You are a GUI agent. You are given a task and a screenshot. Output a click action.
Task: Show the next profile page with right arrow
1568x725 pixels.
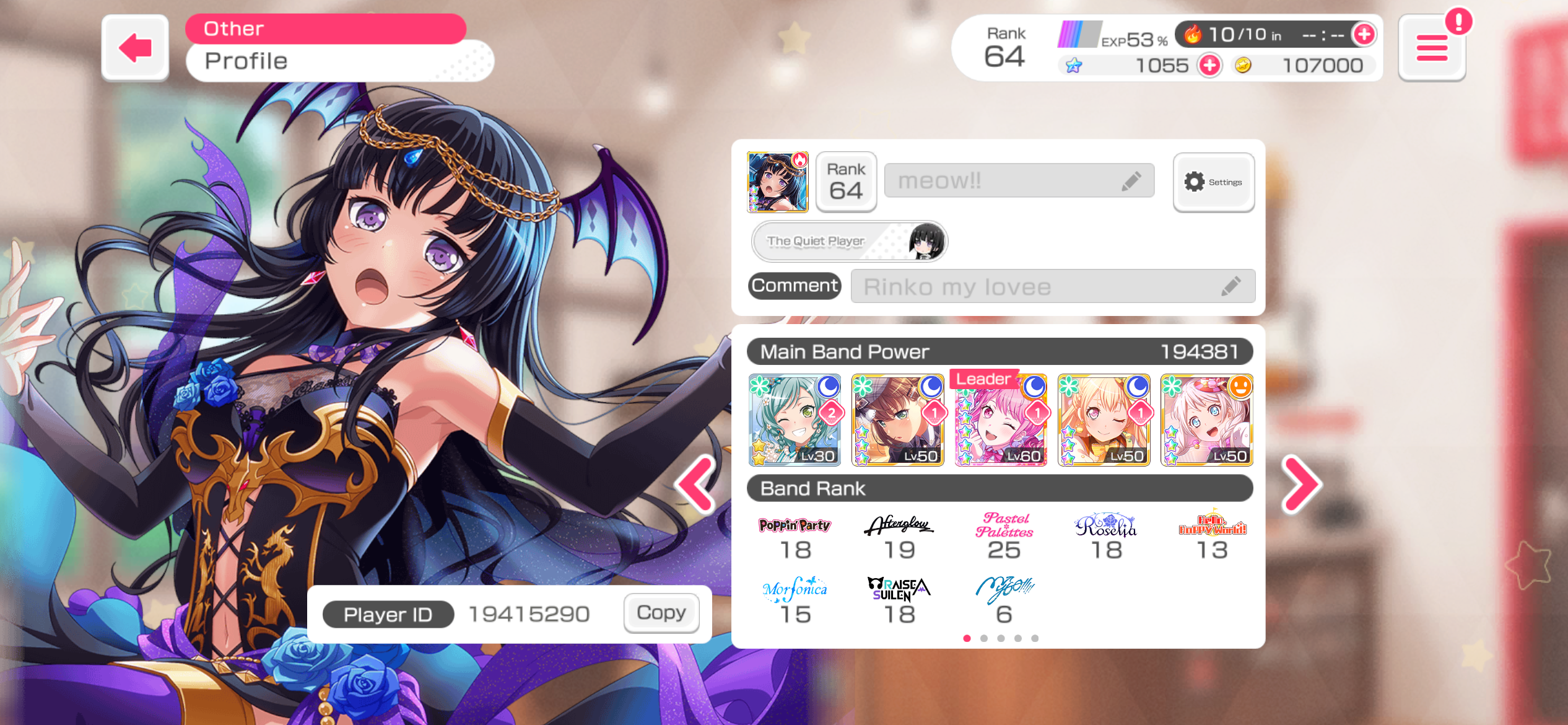coord(1302,485)
